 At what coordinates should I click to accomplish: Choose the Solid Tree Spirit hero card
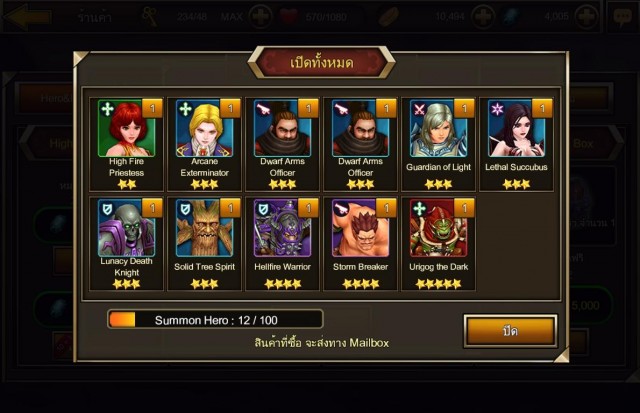pos(204,229)
